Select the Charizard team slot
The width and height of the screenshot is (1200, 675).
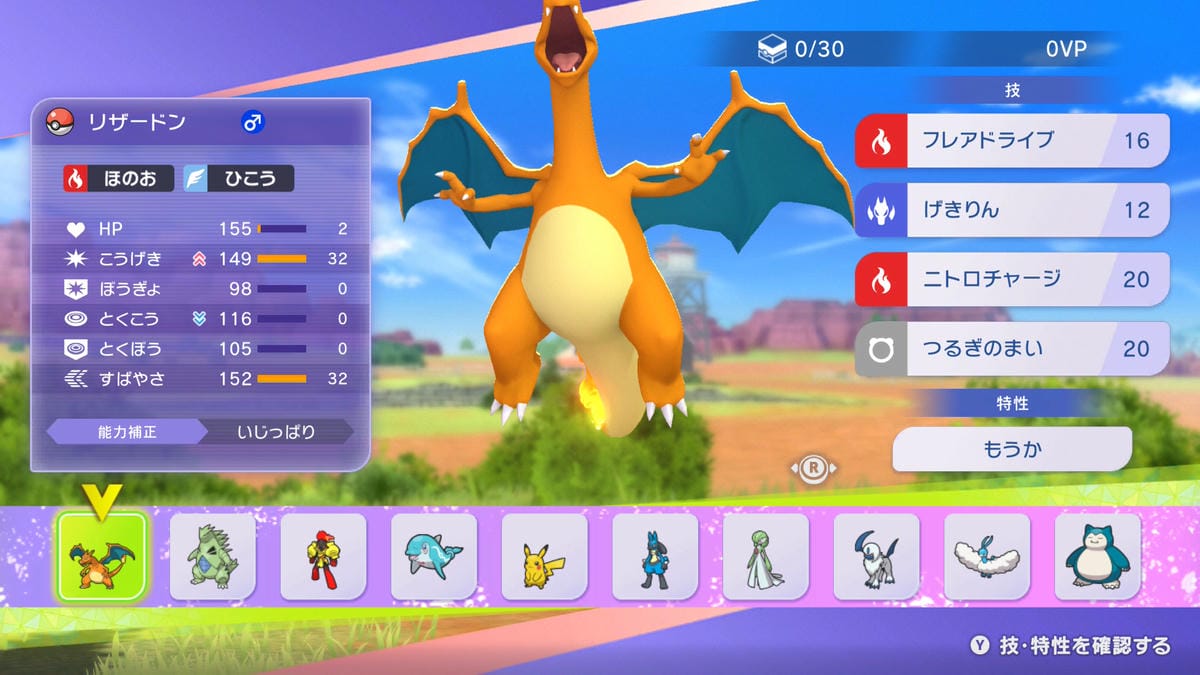pos(101,556)
